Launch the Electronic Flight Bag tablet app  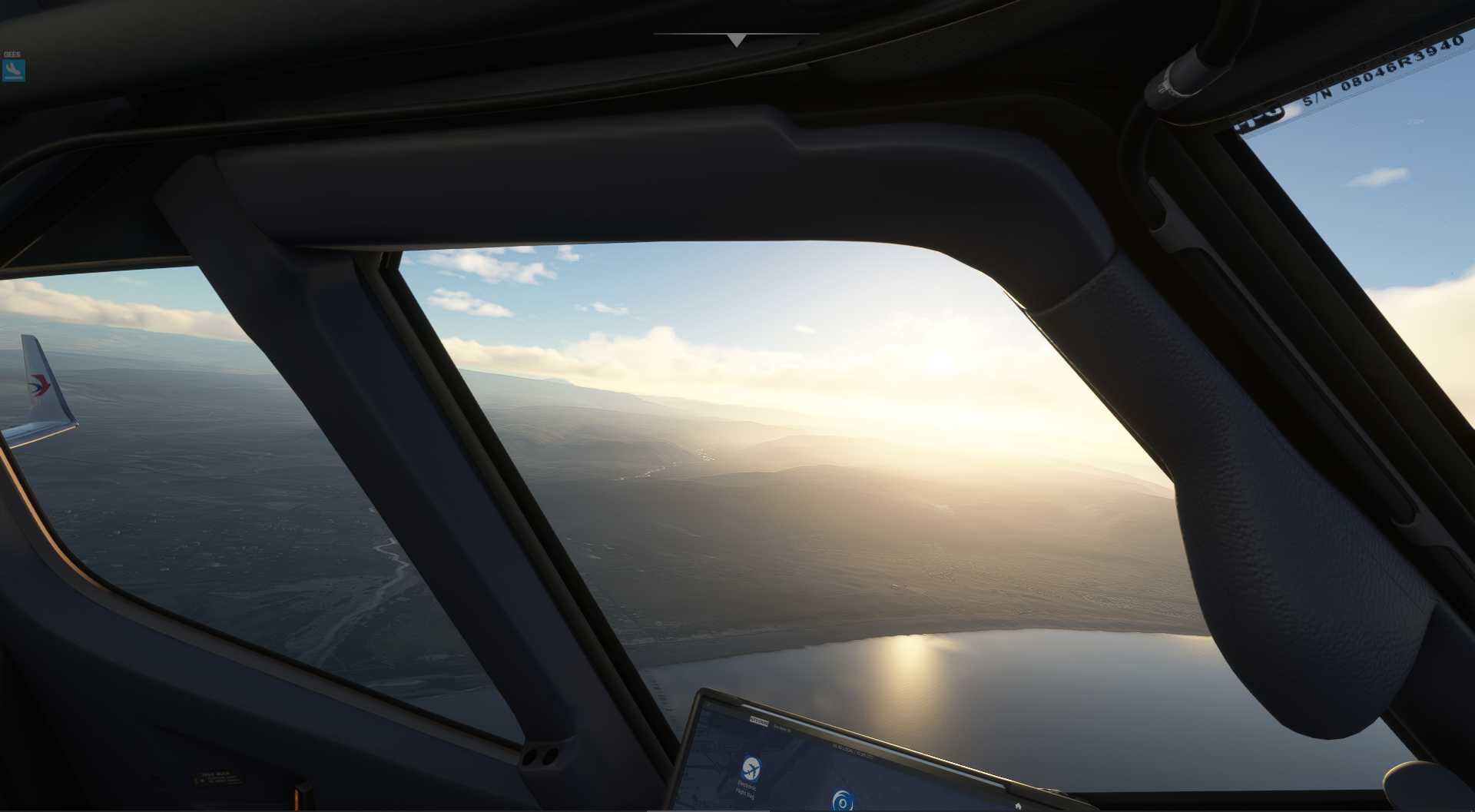tap(751, 767)
